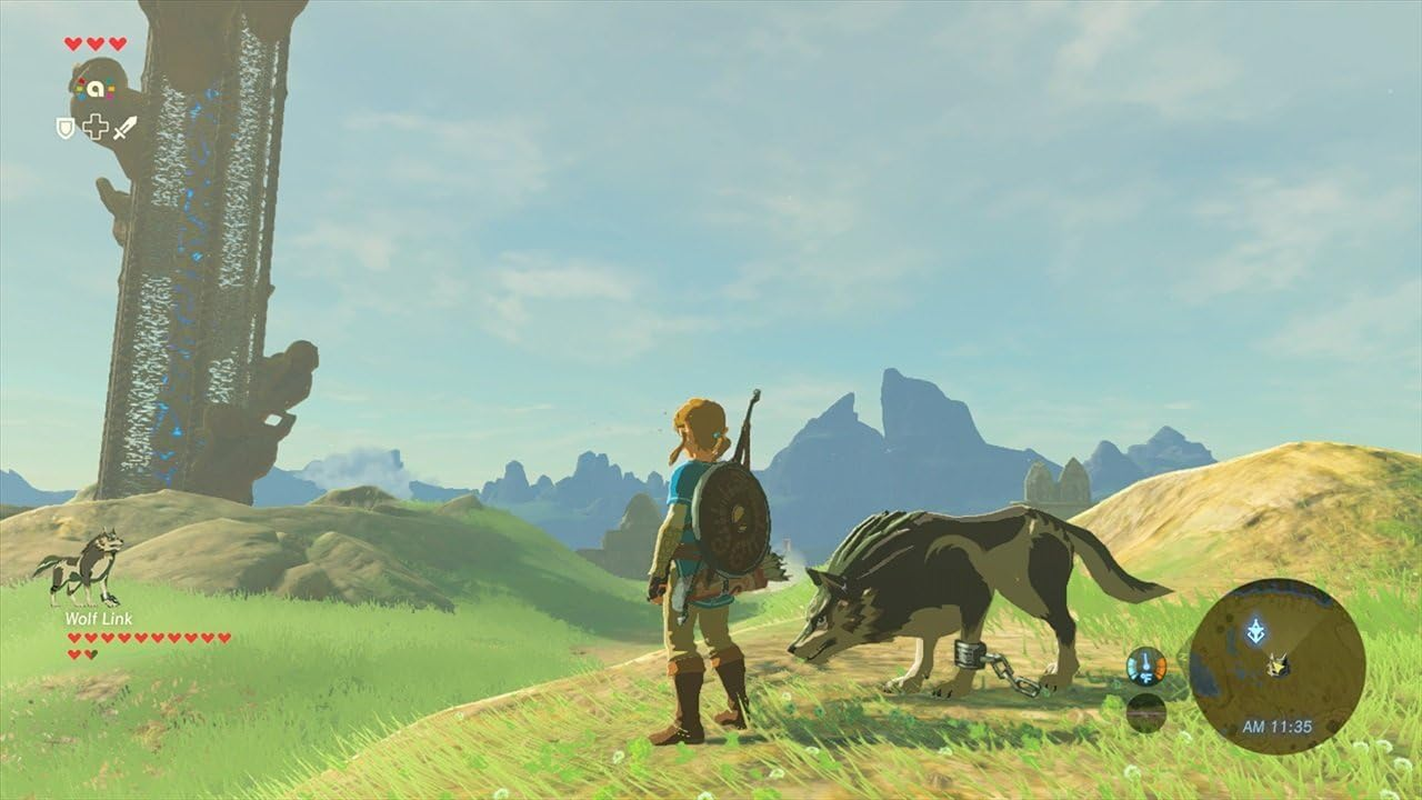Screen dimensions: 1422x800
Task: Toggle the third red heart in the health row
Action: pyautogui.click(x=117, y=43)
